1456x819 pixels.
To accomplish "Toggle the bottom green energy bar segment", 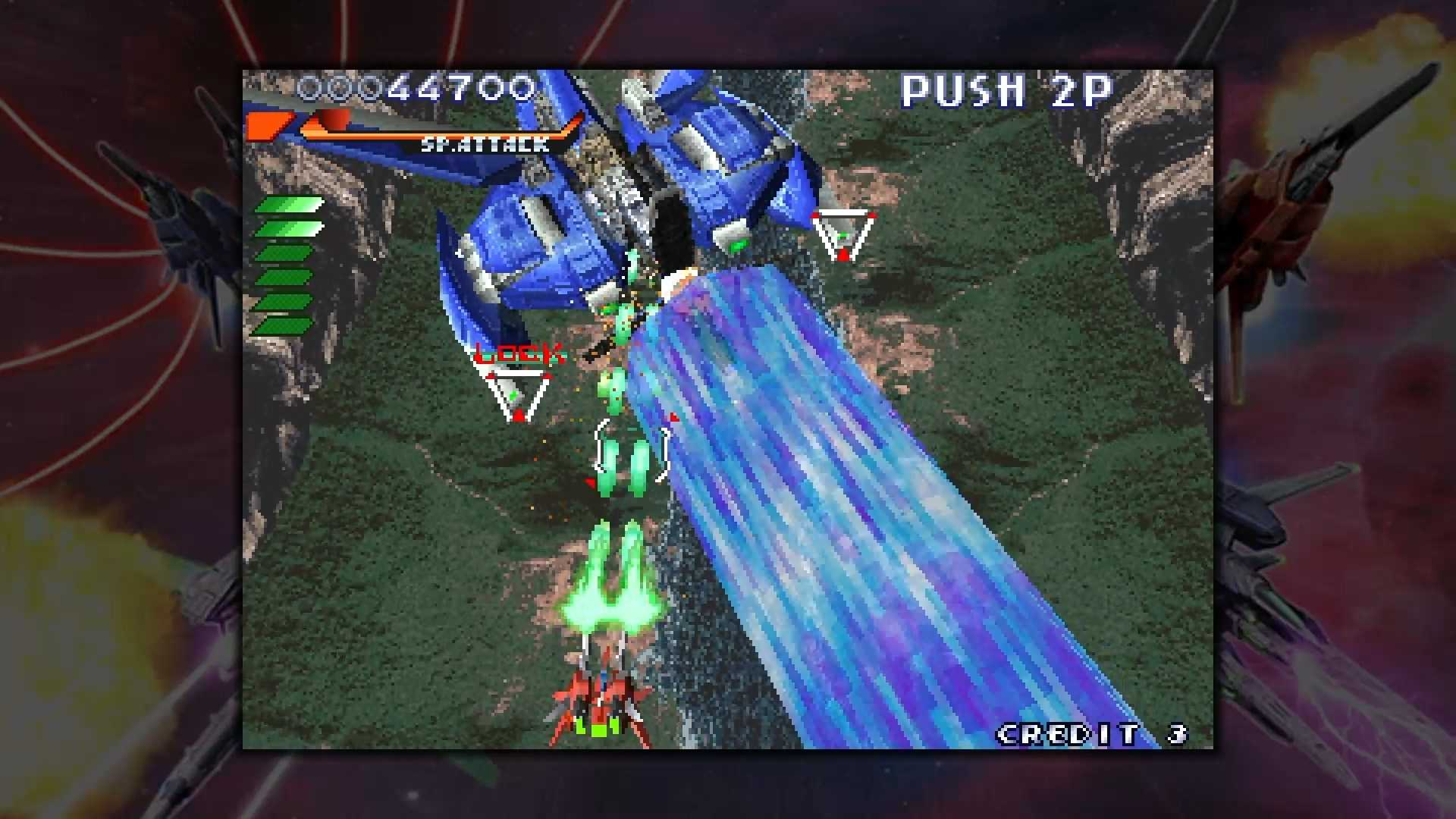I will [290, 322].
